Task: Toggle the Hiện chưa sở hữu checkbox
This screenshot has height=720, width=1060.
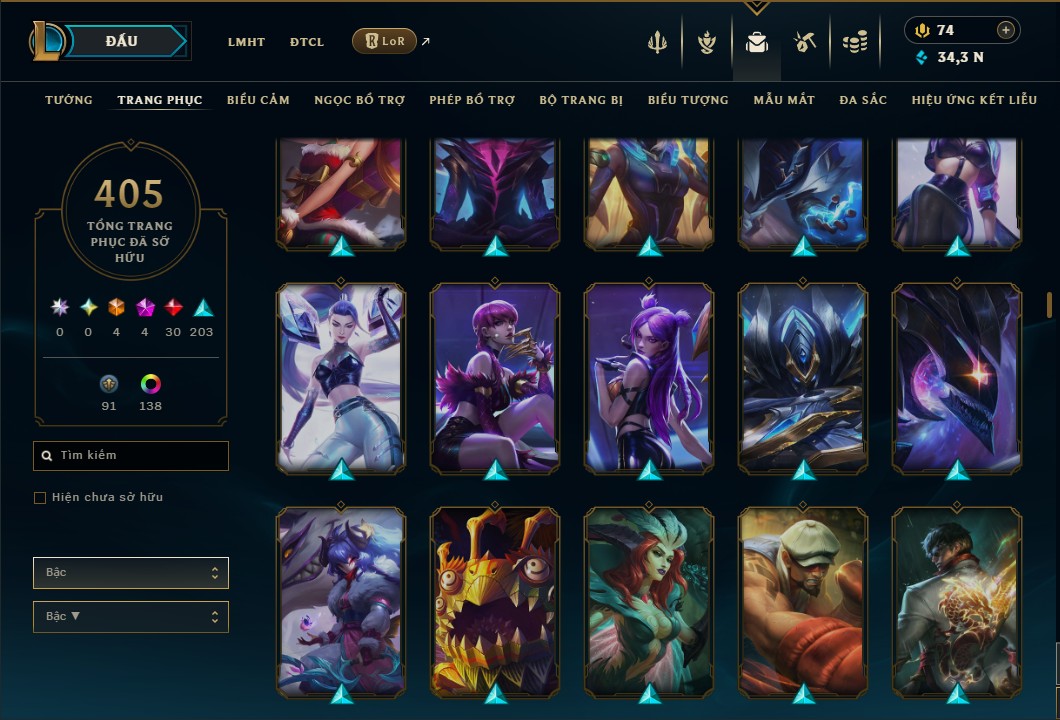Action: 40,498
